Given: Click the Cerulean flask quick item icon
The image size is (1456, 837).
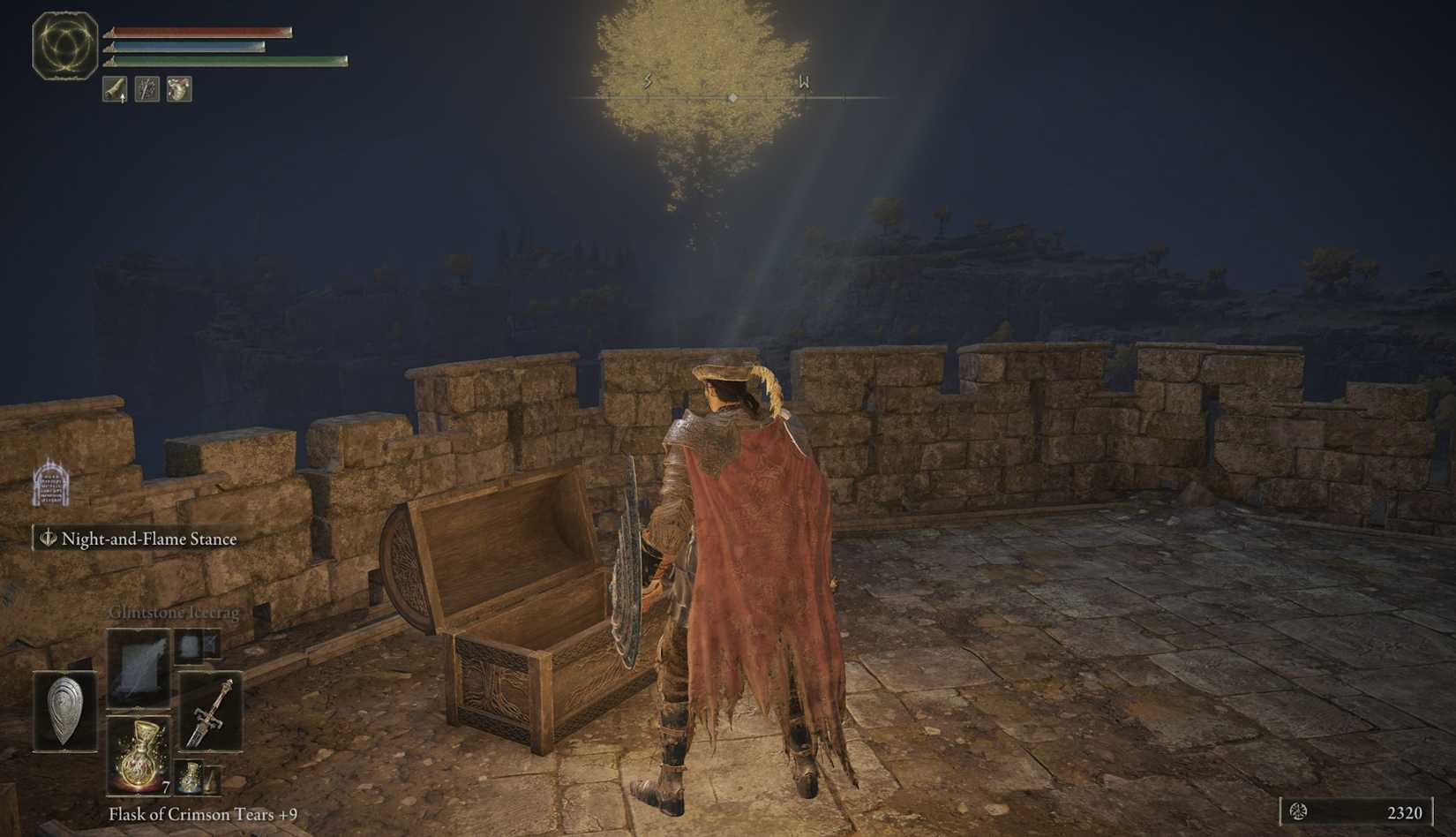Looking at the screenshot, I should coord(191,777).
